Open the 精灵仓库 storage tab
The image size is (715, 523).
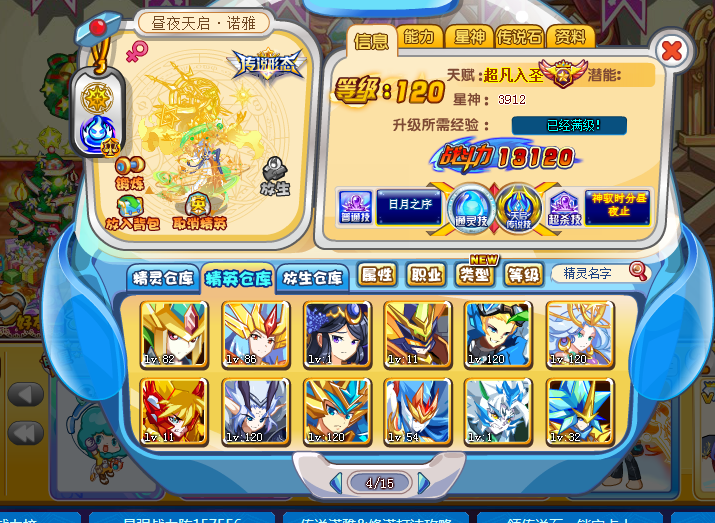click(162, 278)
